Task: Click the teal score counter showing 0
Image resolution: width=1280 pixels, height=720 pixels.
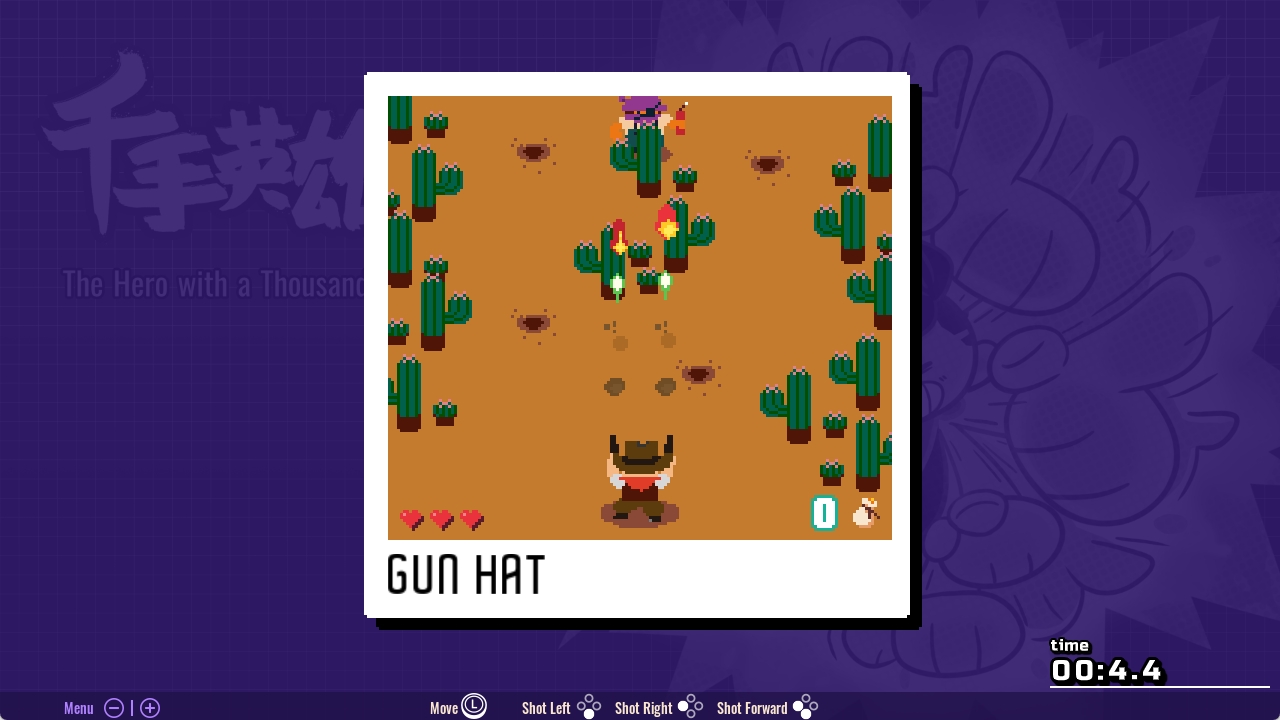Action: pos(824,513)
